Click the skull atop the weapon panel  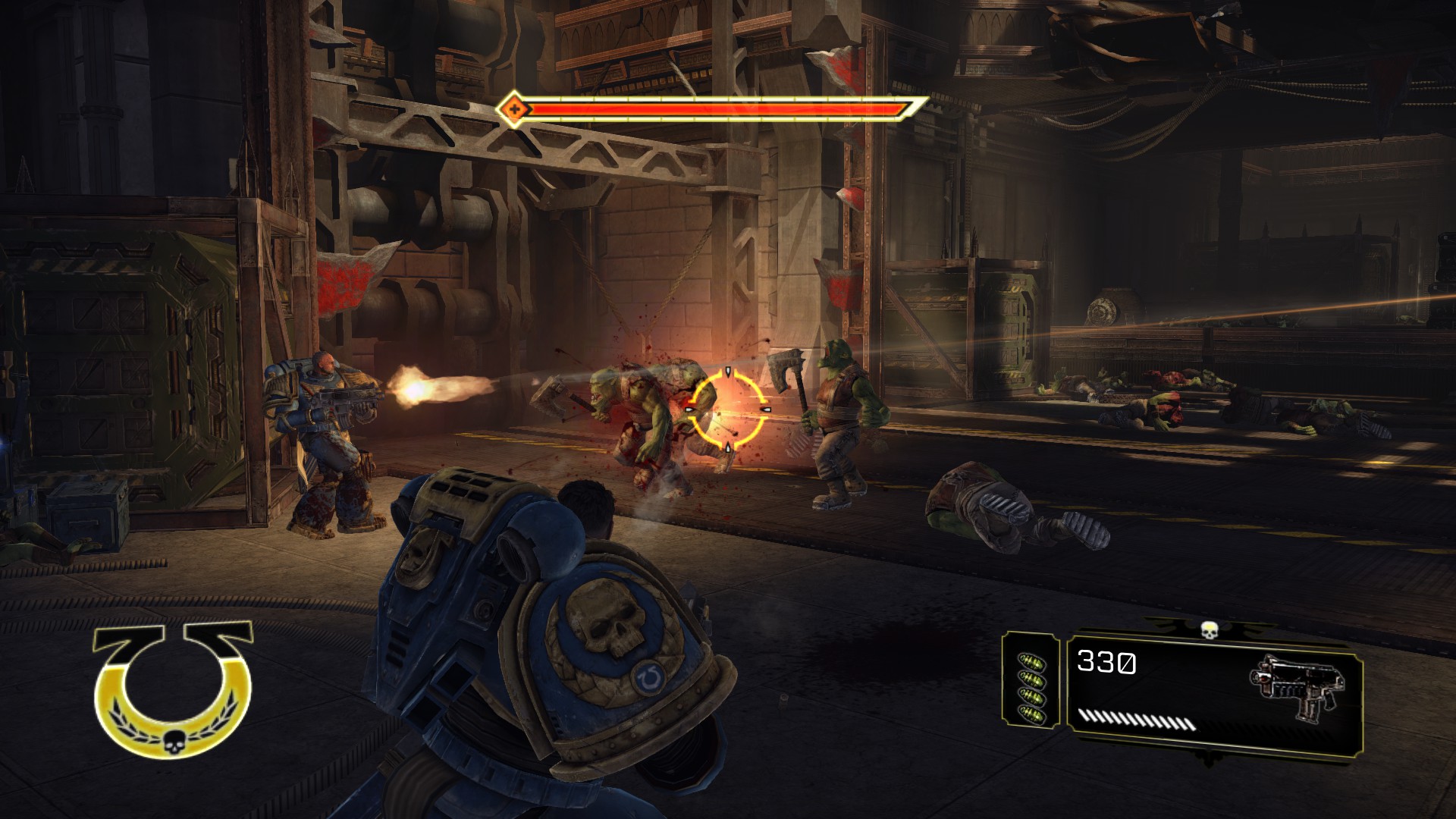coord(1208,629)
